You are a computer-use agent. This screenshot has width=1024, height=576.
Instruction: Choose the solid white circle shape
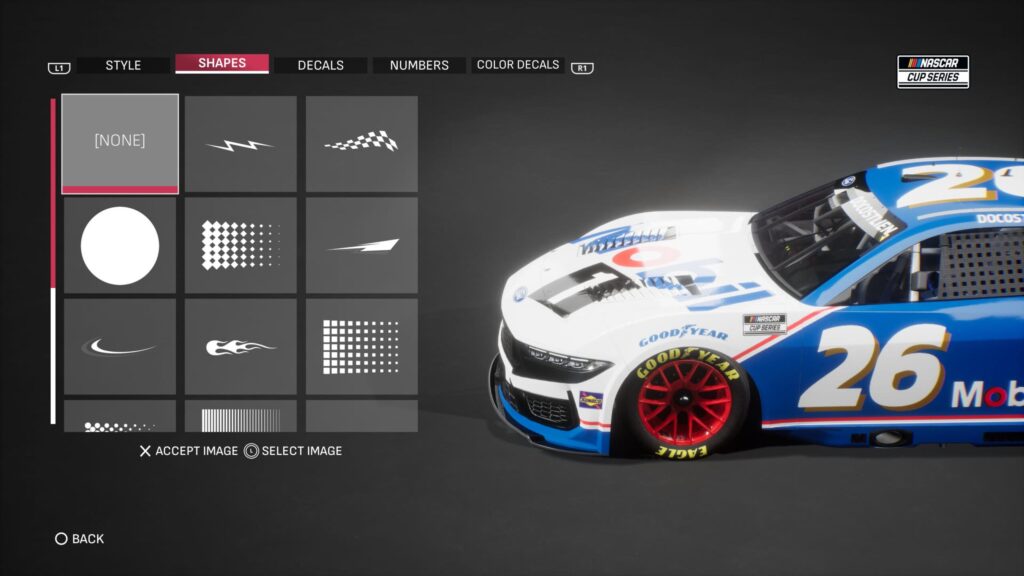tap(120, 245)
